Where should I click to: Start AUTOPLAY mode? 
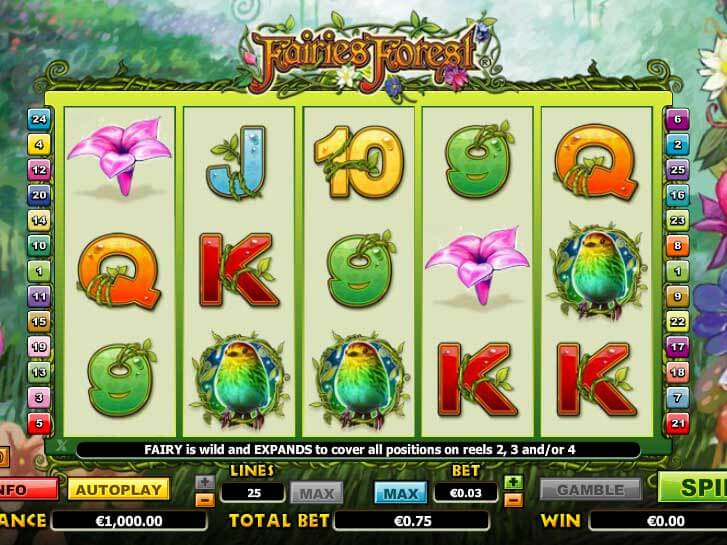click(119, 490)
